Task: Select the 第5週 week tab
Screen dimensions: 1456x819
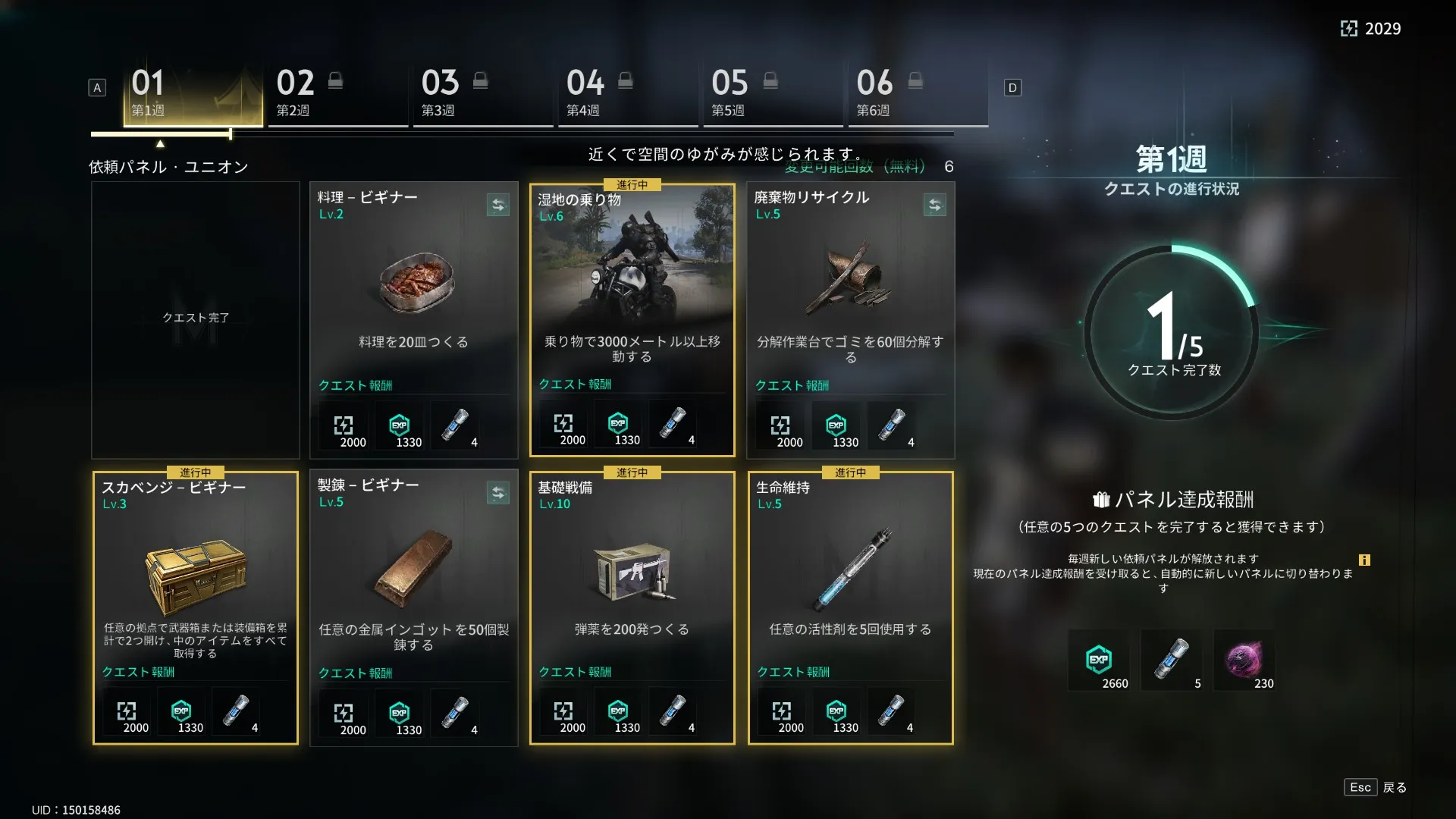Action: 772,95
